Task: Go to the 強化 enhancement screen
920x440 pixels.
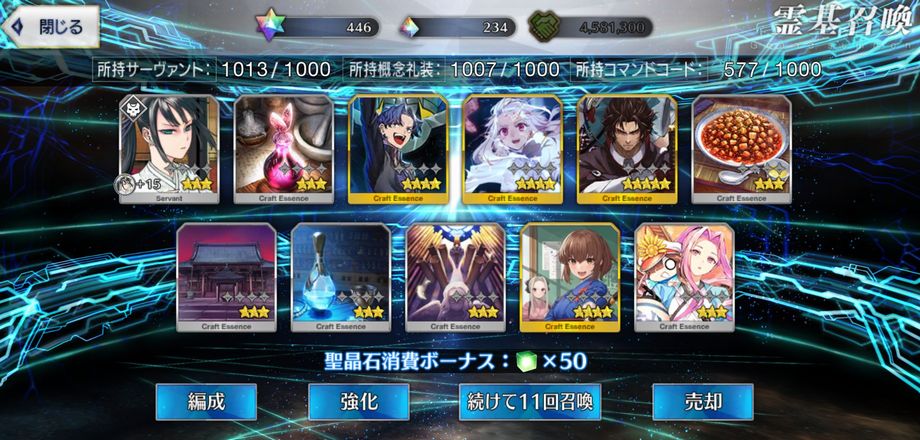Action: pos(358,402)
